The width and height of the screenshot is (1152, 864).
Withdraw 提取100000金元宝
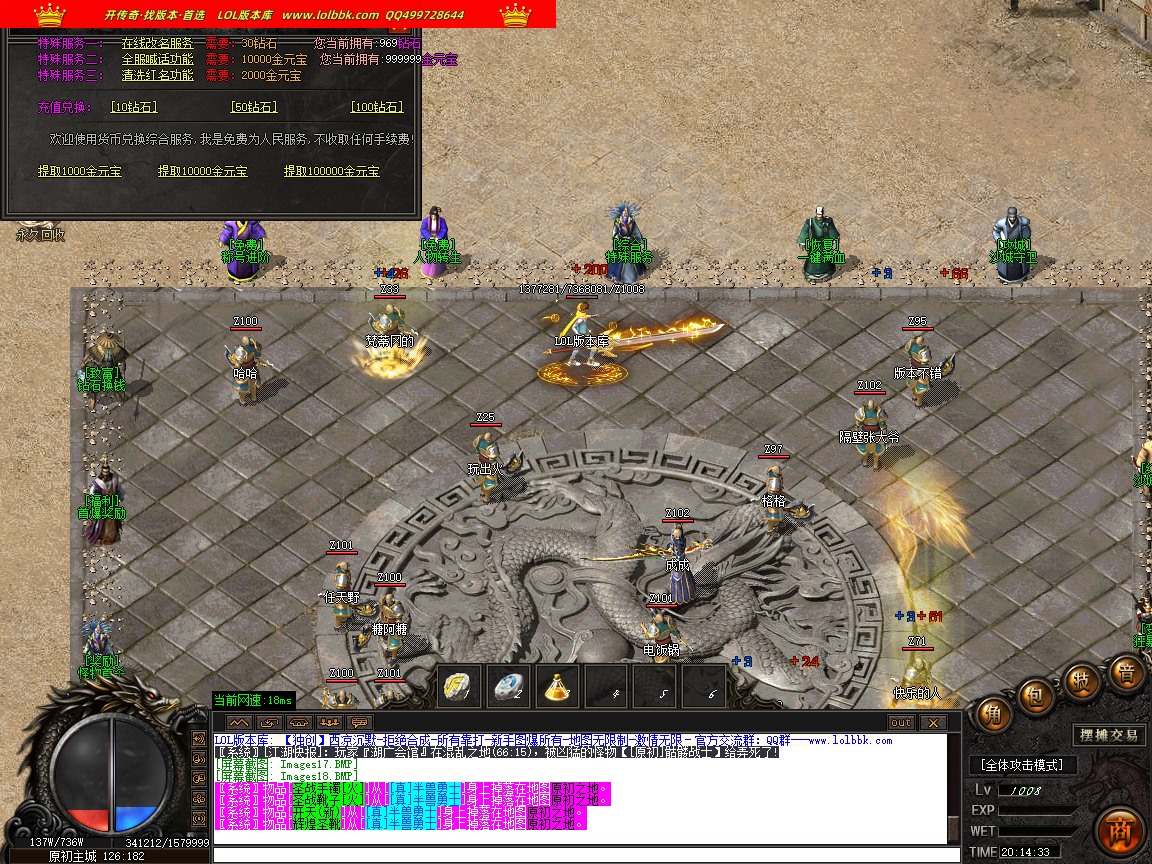pyautogui.click(x=332, y=171)
